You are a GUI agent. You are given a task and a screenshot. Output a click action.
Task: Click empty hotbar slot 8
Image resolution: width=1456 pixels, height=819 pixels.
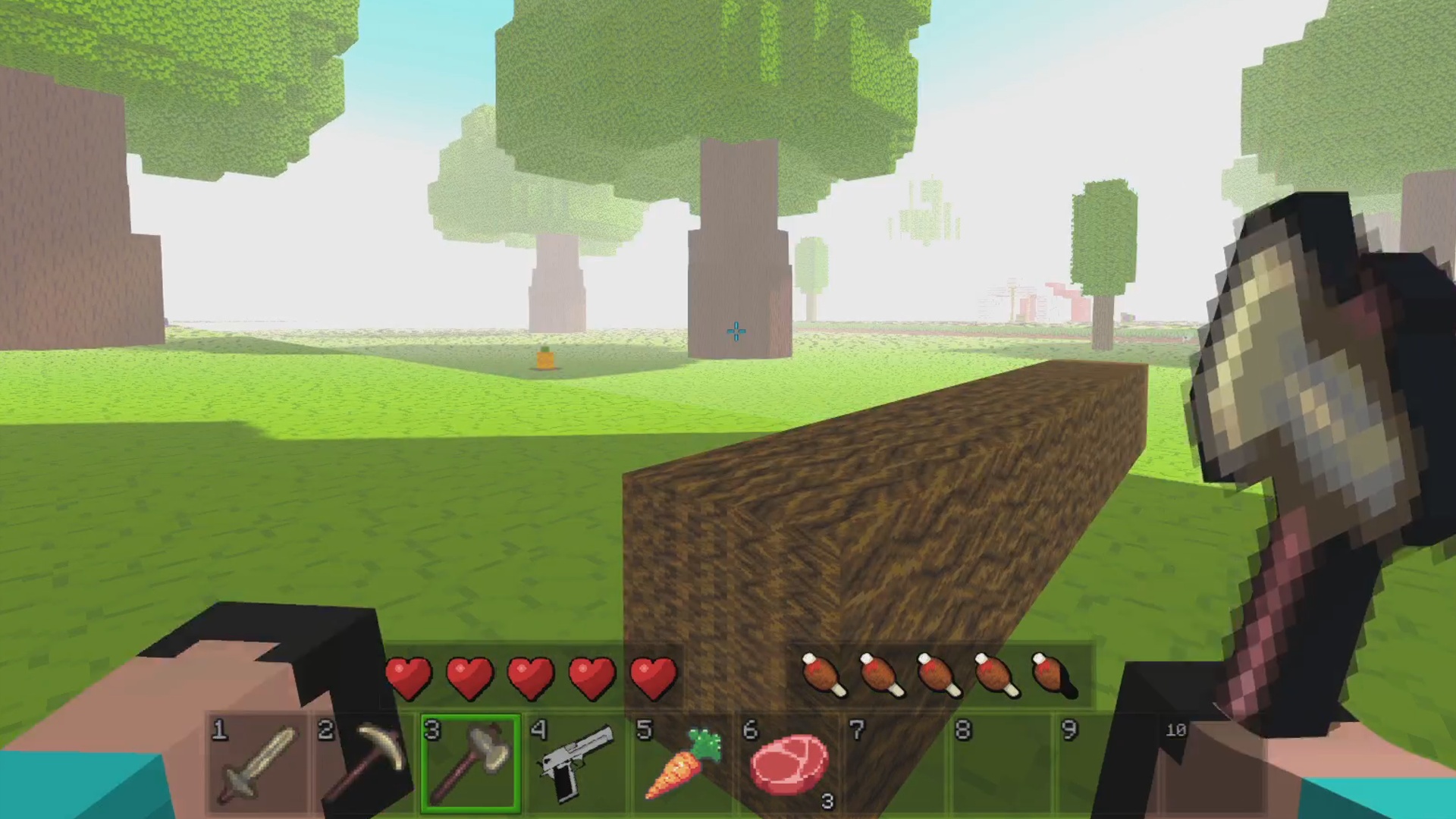[1001, 762]
